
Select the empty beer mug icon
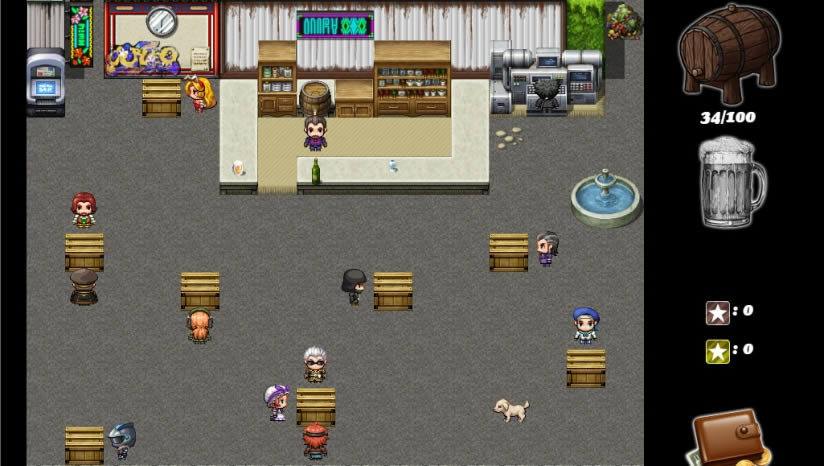[730, 183]
